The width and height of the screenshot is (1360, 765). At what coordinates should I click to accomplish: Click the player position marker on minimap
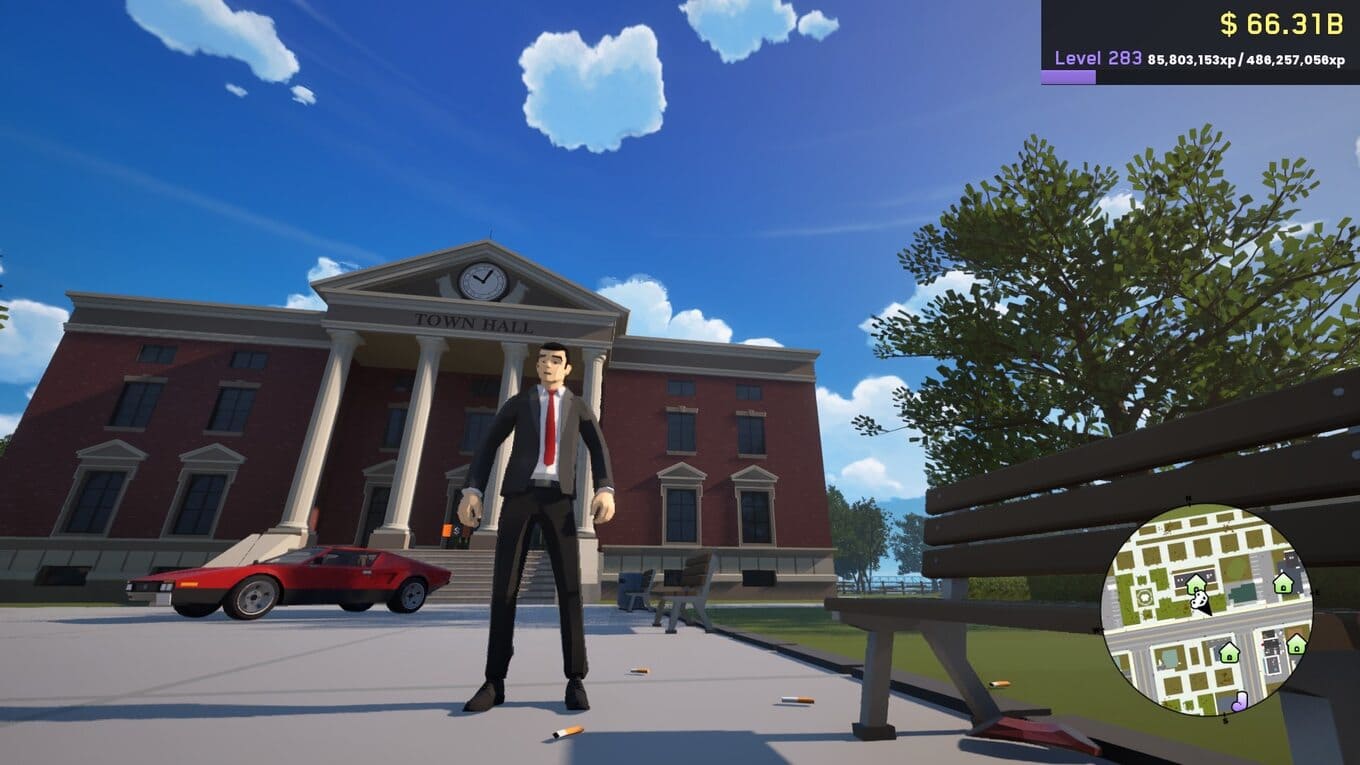[1203, 603]
